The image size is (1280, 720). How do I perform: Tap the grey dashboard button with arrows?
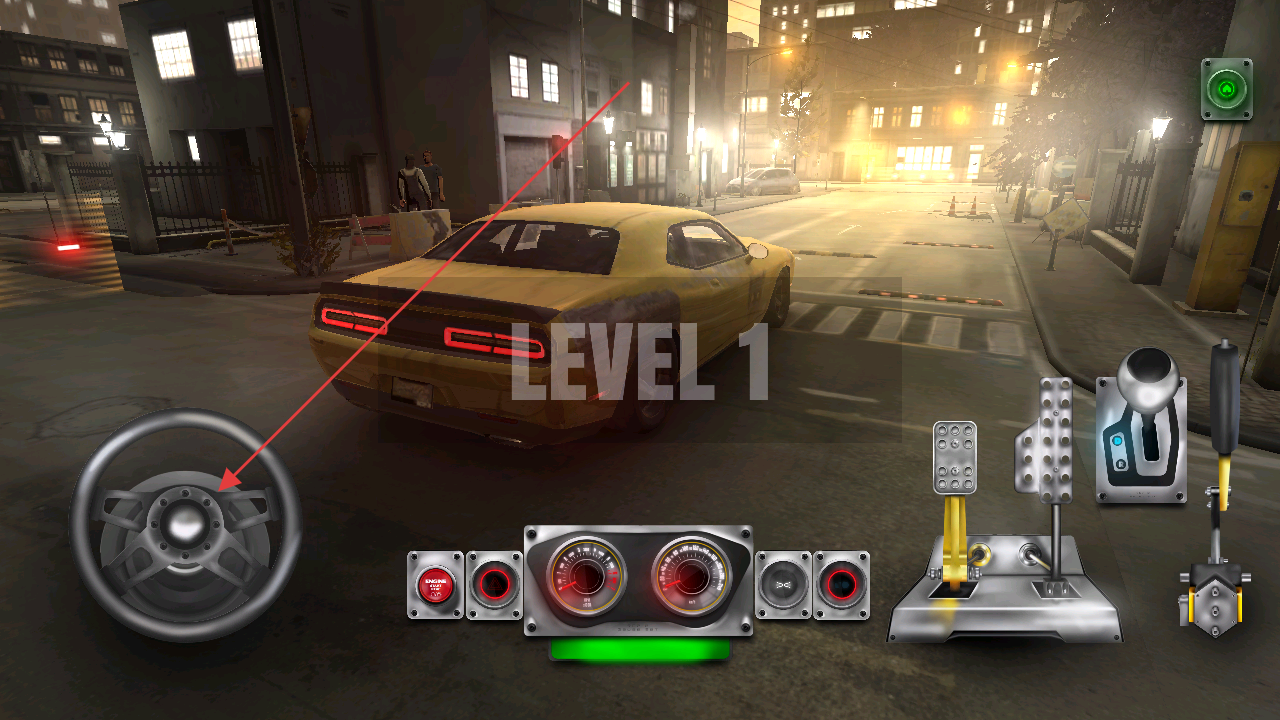pyautogui.click(x=783, y=584)
